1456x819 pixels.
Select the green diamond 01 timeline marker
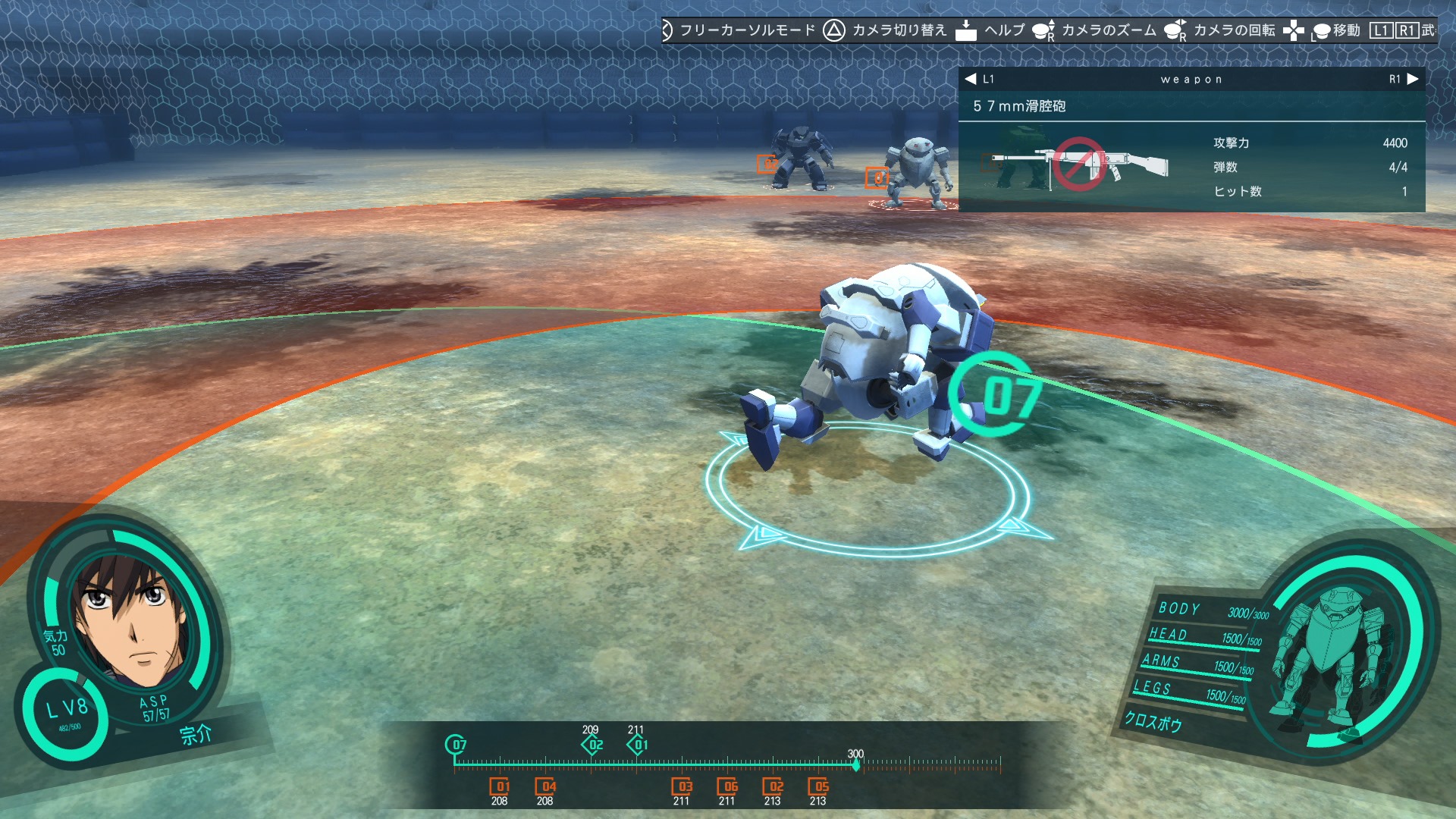639,745
